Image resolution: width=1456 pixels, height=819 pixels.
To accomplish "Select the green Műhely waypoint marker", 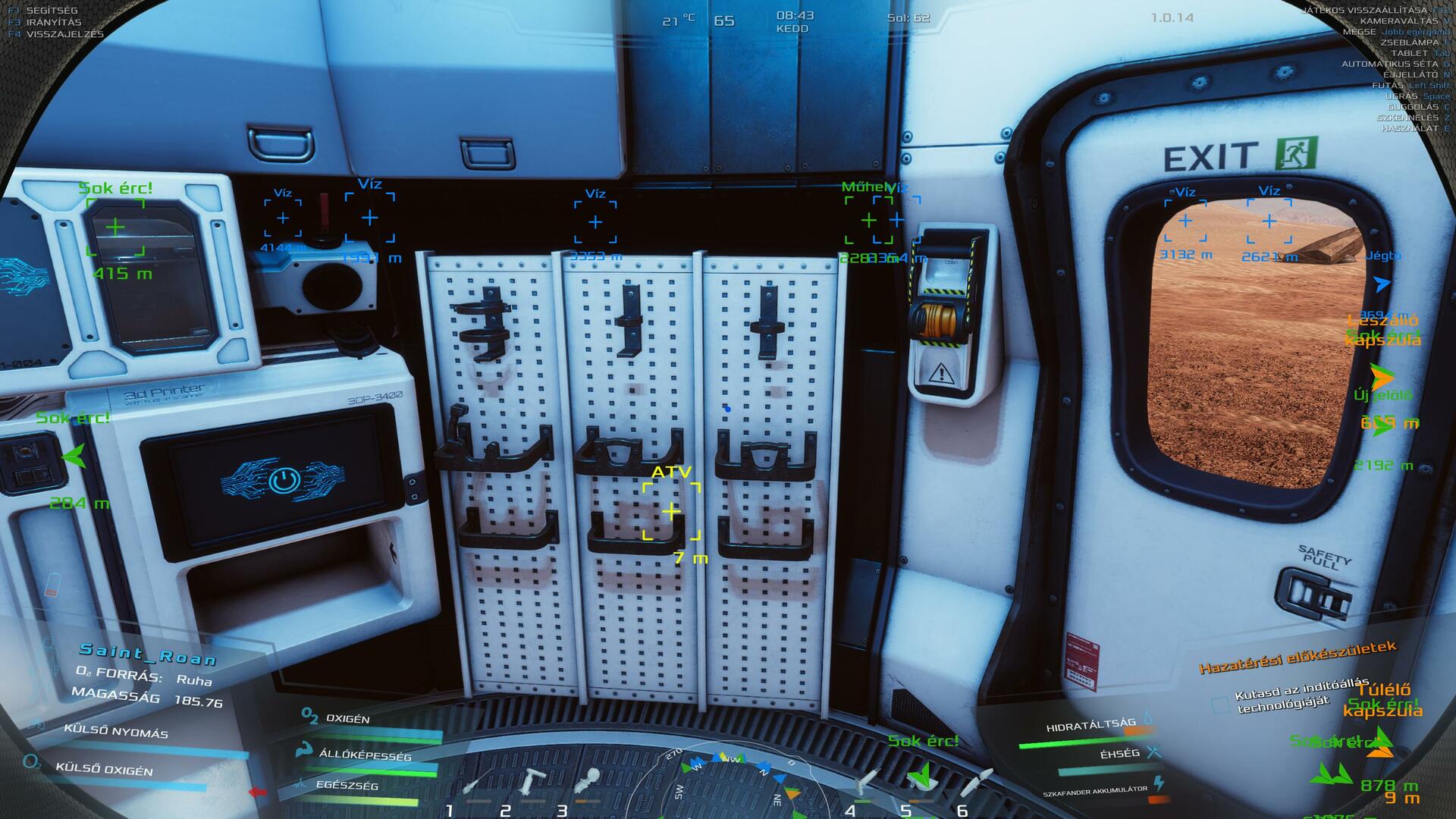I will (x=868, y=220).
